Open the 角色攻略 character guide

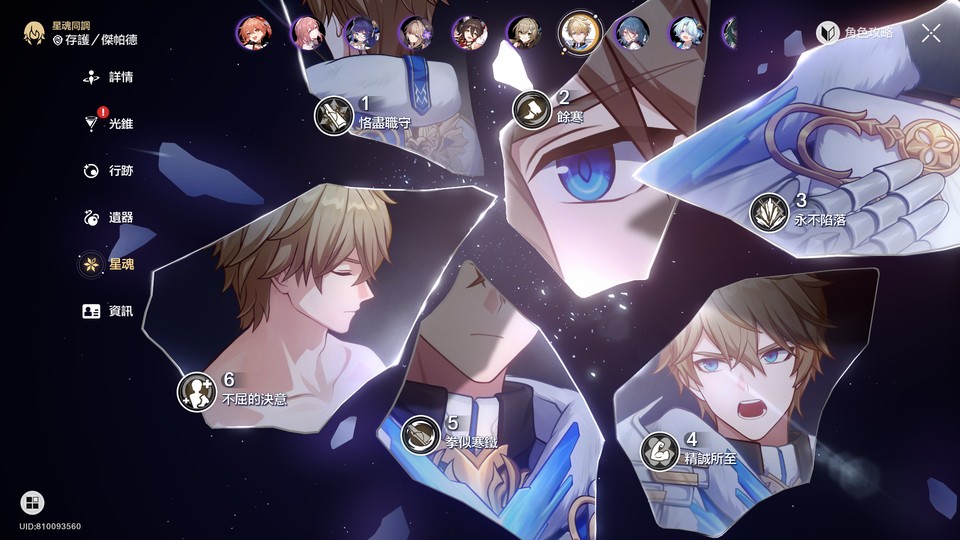point(854,33)
